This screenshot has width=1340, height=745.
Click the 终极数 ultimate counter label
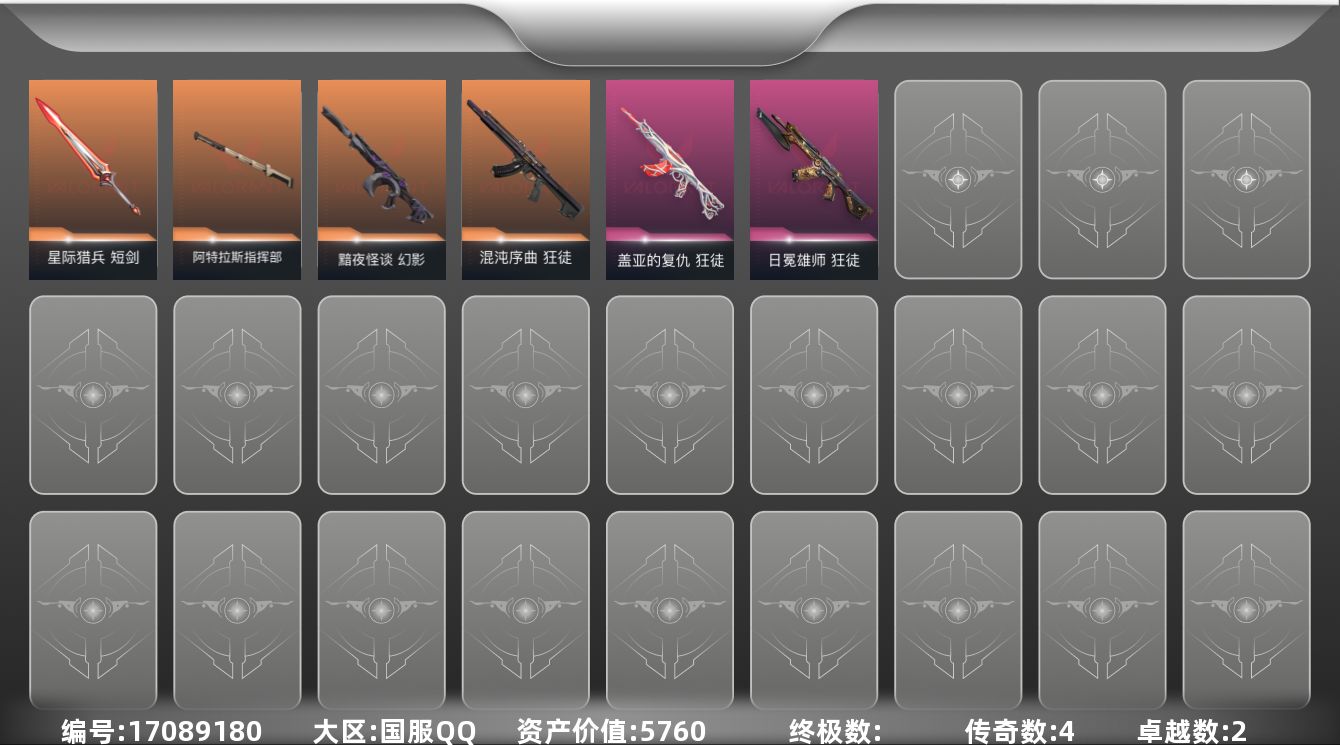coord(820,729)
